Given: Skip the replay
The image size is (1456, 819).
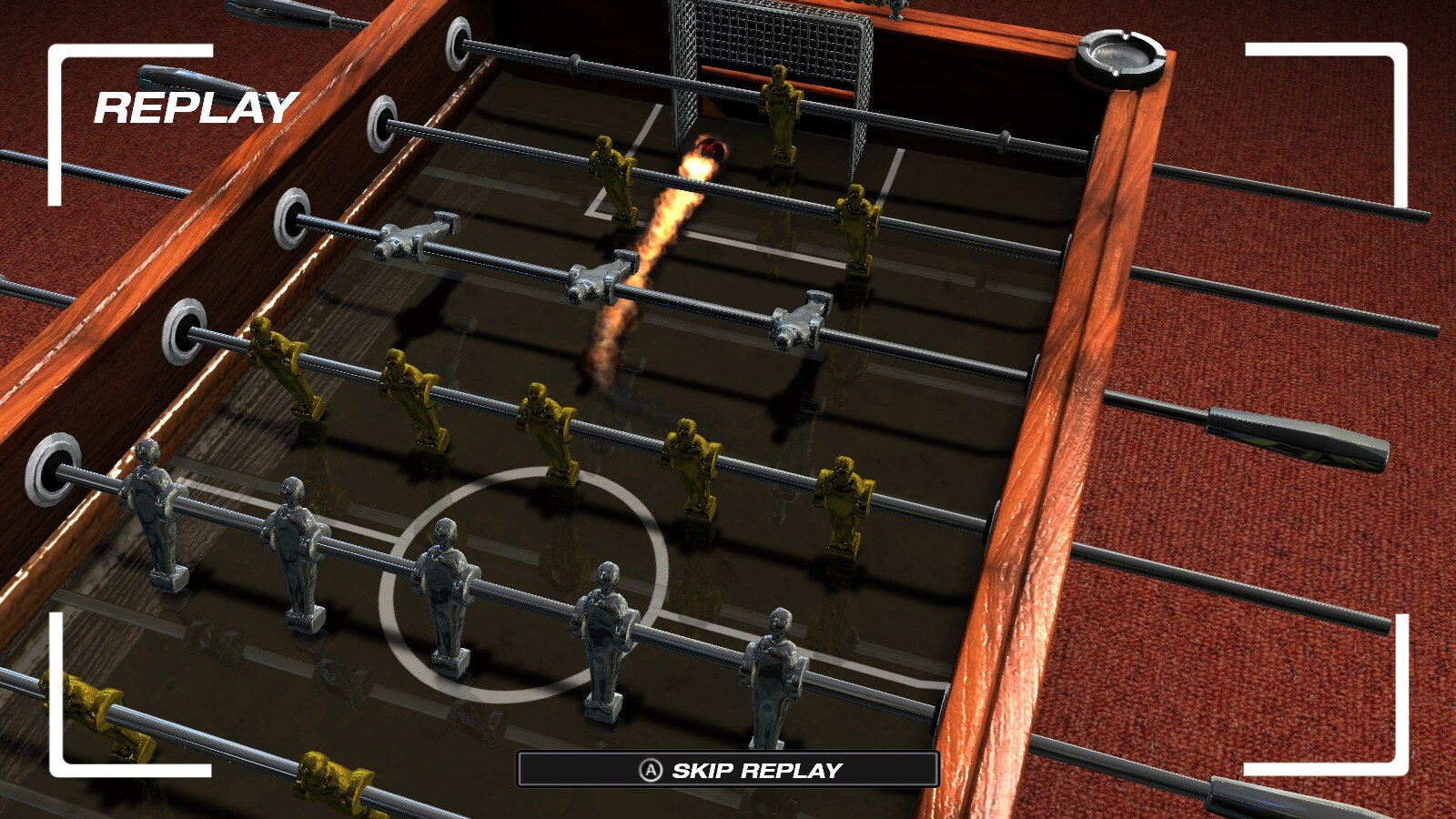Looking at the screenshot, I should (x=728, y=770).
